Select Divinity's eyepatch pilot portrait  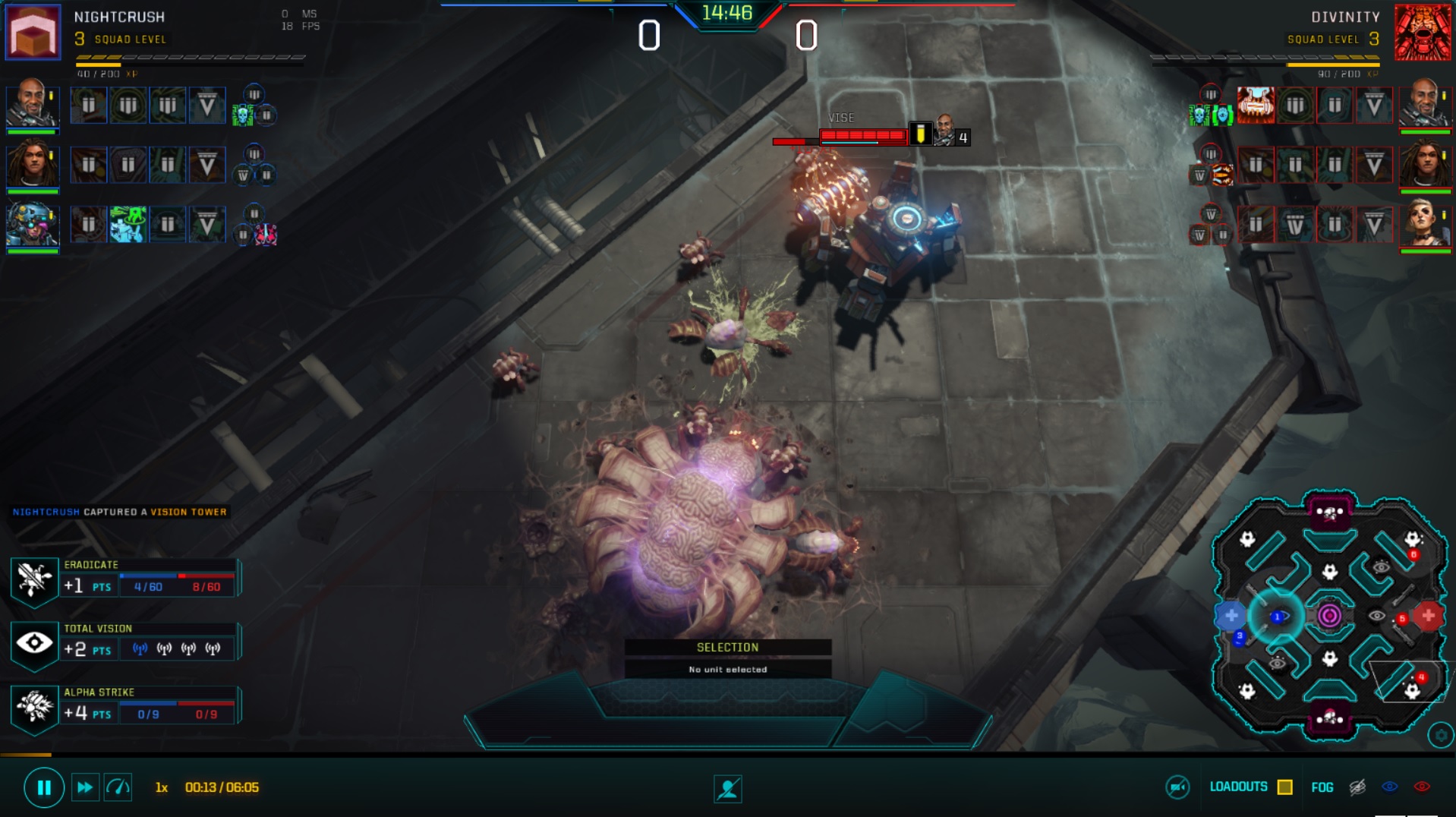point(1424,224)
